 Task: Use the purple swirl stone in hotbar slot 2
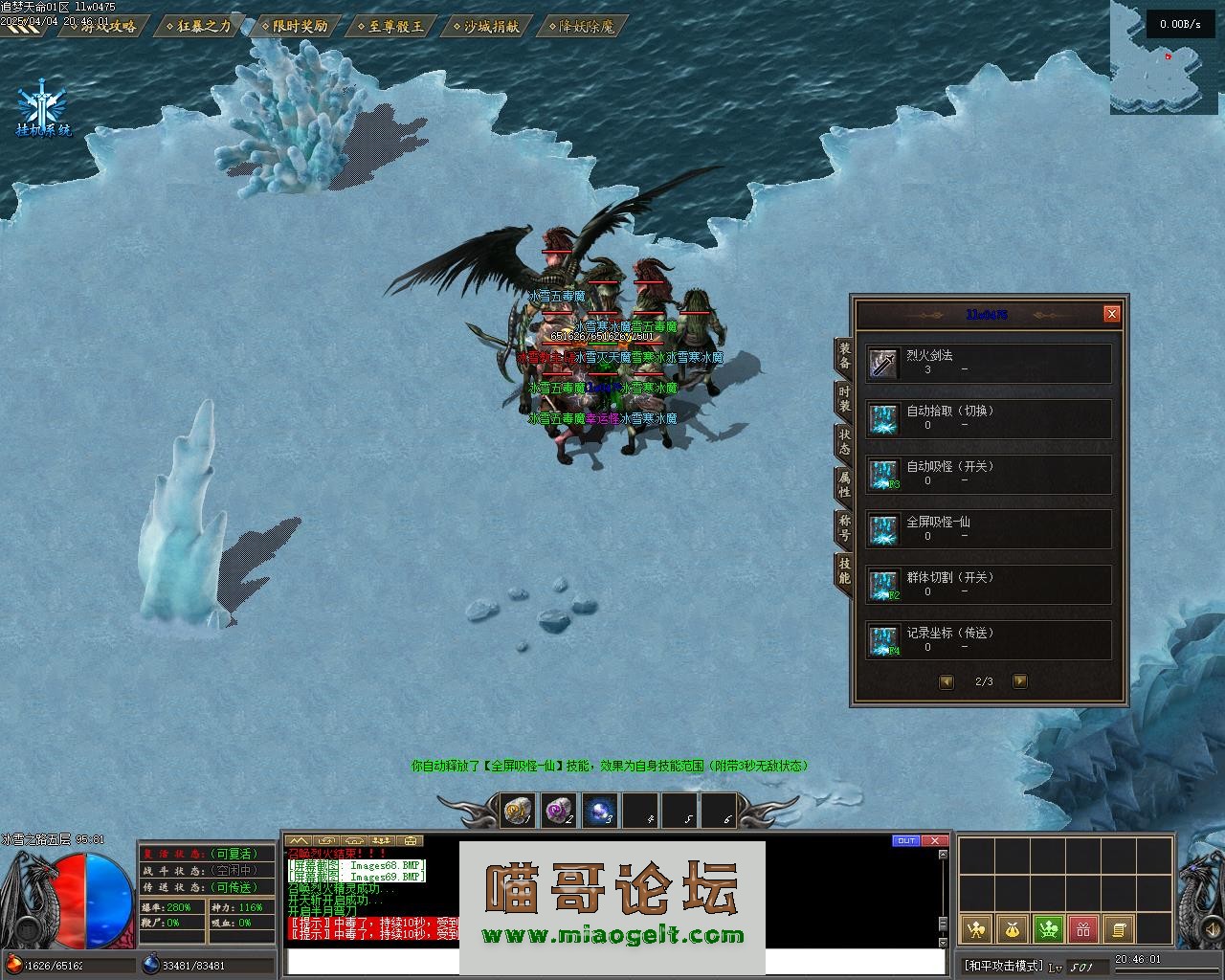pyautogui.click(x=557, y=812)
